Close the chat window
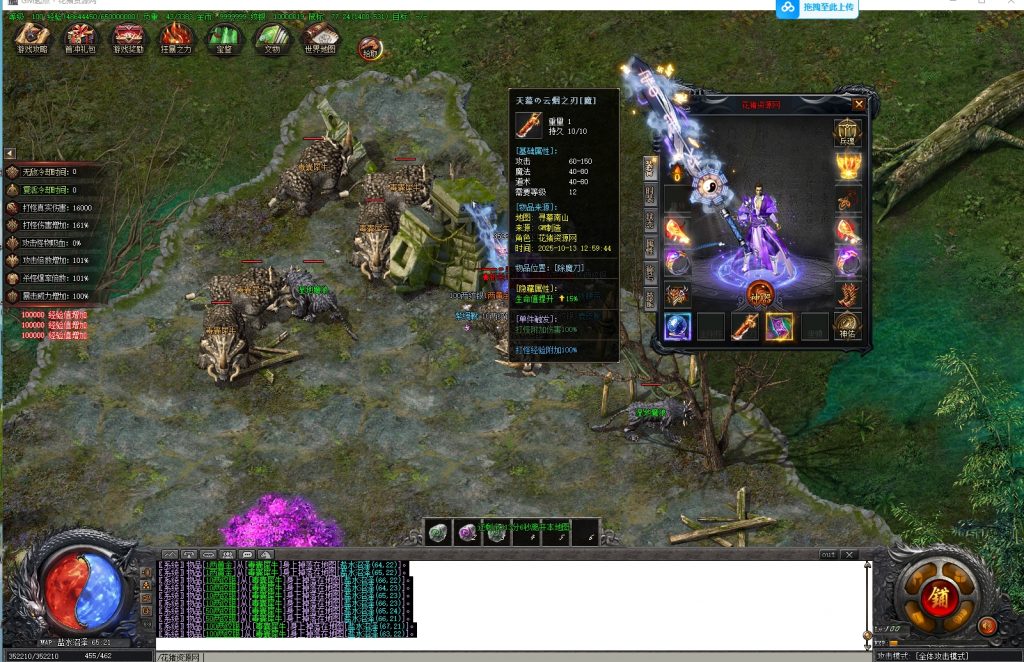The height and width of the screenshot is (662, 1024). click(x=849, y=554)
